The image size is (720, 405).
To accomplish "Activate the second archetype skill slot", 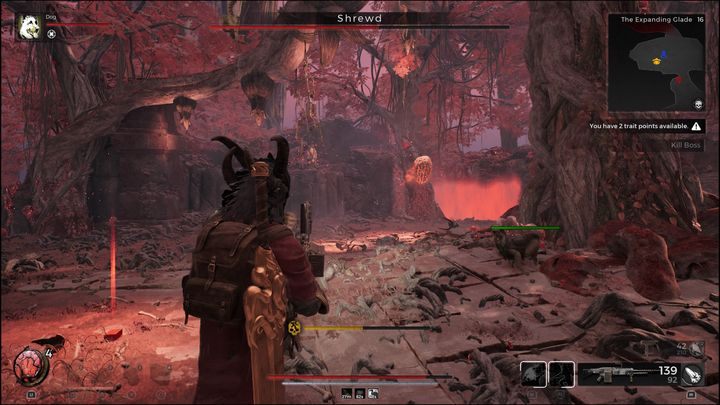I will pyautogui.click(x=562, y=374).
